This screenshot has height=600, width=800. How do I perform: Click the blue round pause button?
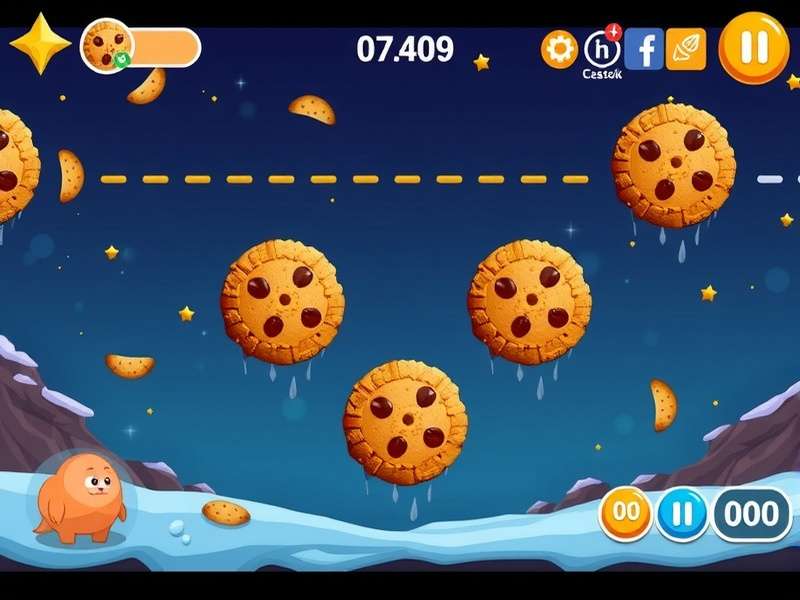(682, 514)
